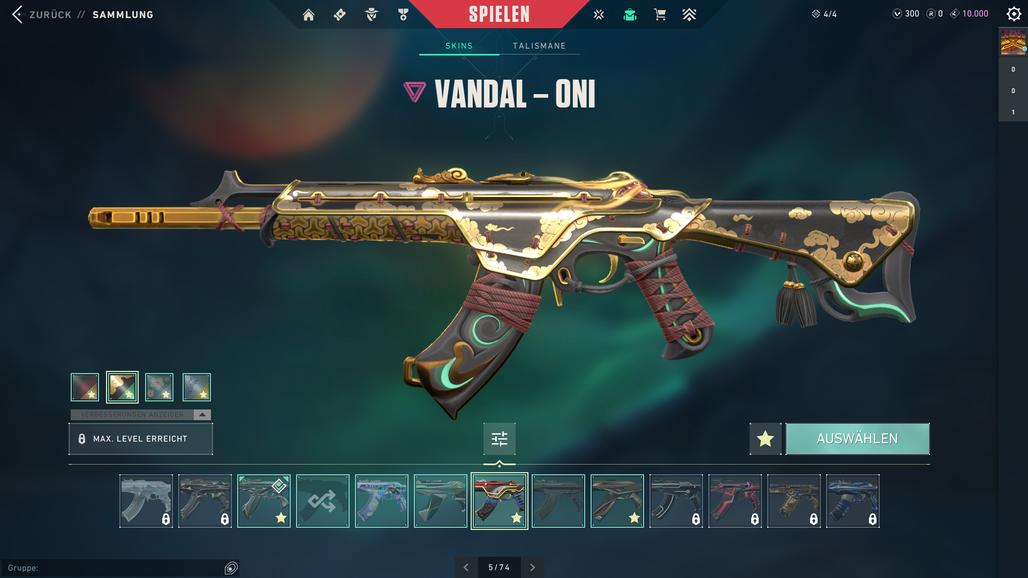Open the home screen icon
Screen dimensions: 1028x578
[308, 15]
